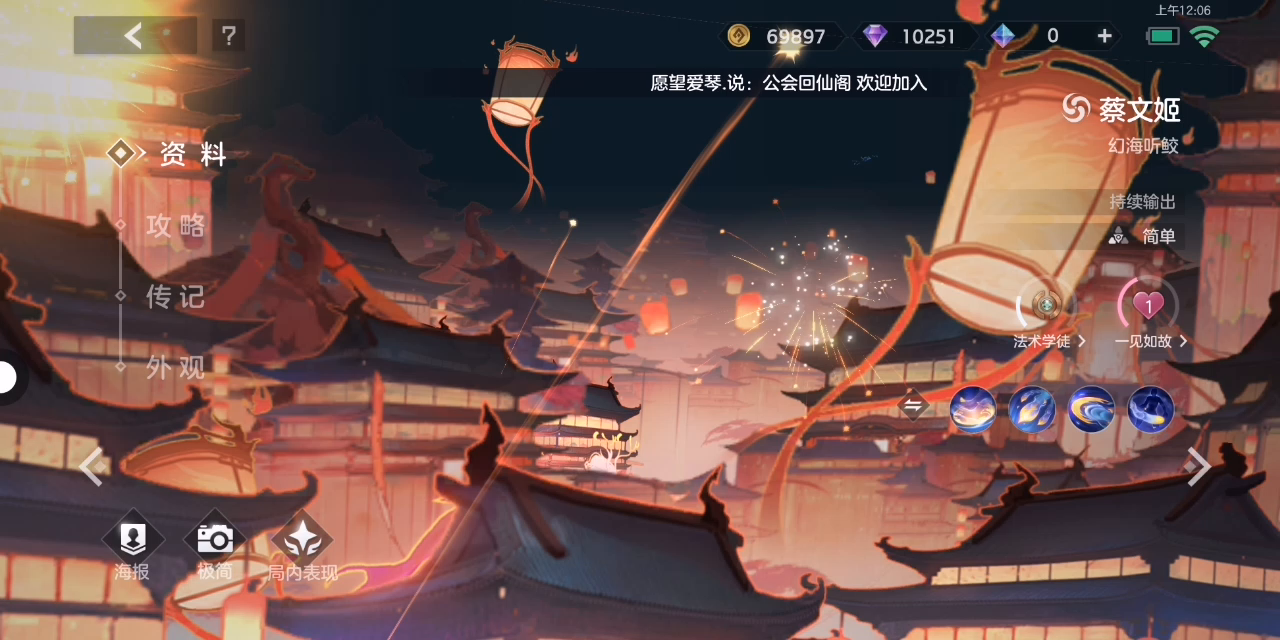Image resolution: width=1280 pixels, height=640 pixels.
Task: Toggle the skill swap arrows icon
Action: click(x=913, y=406)
